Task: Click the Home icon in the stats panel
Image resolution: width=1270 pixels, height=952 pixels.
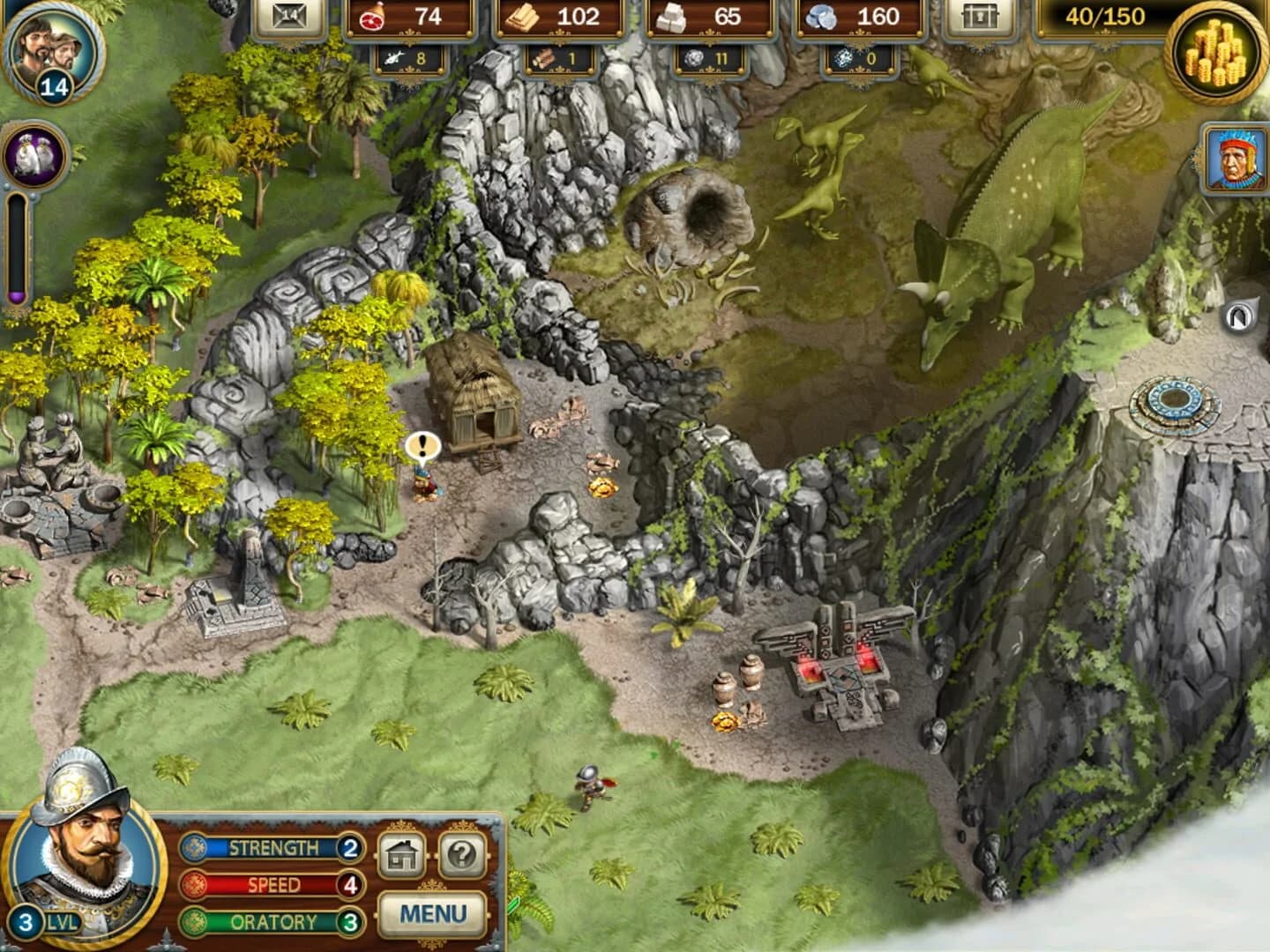Action: tap(402, 854)
